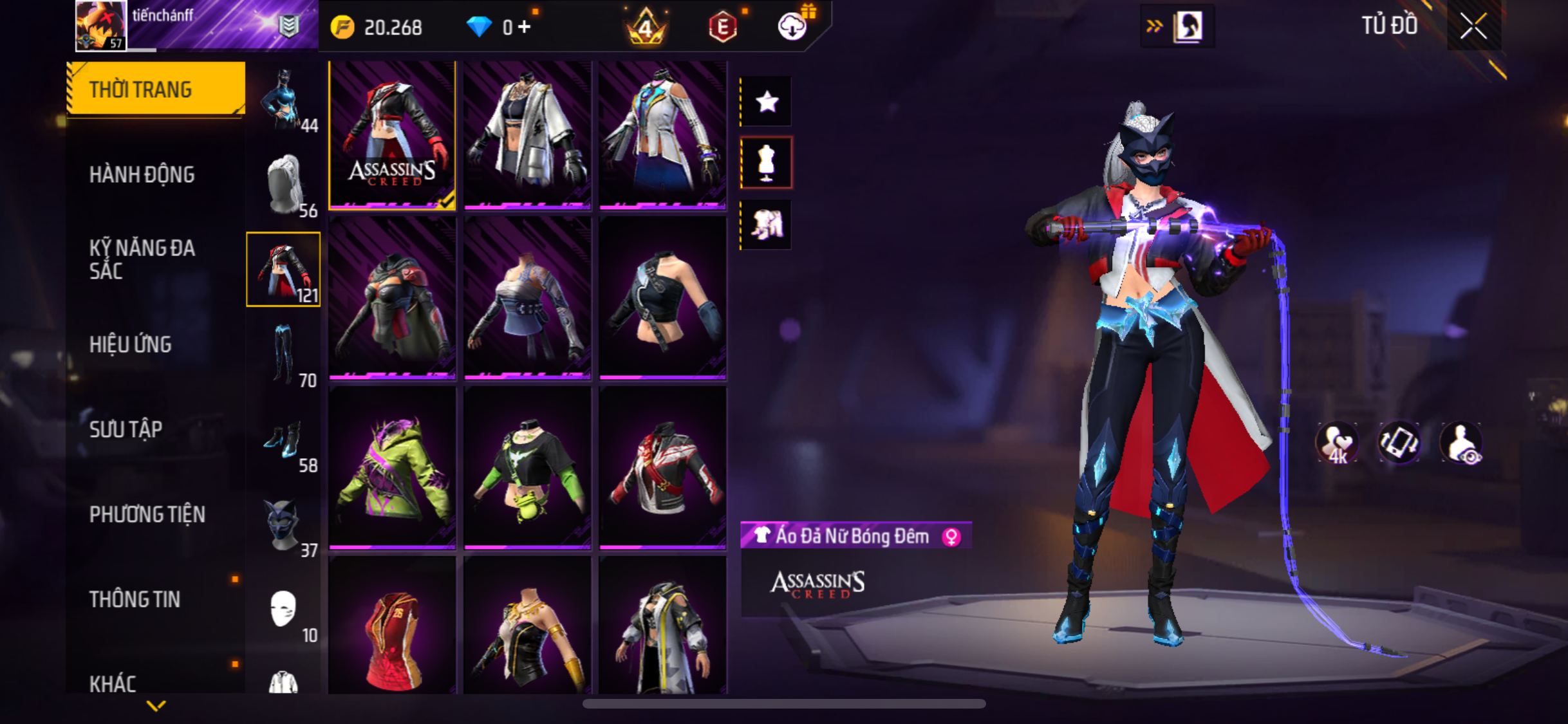The image size is (1568, 724).
Task: Tap the 4k likes heart icon
Action: [1336, 443]
